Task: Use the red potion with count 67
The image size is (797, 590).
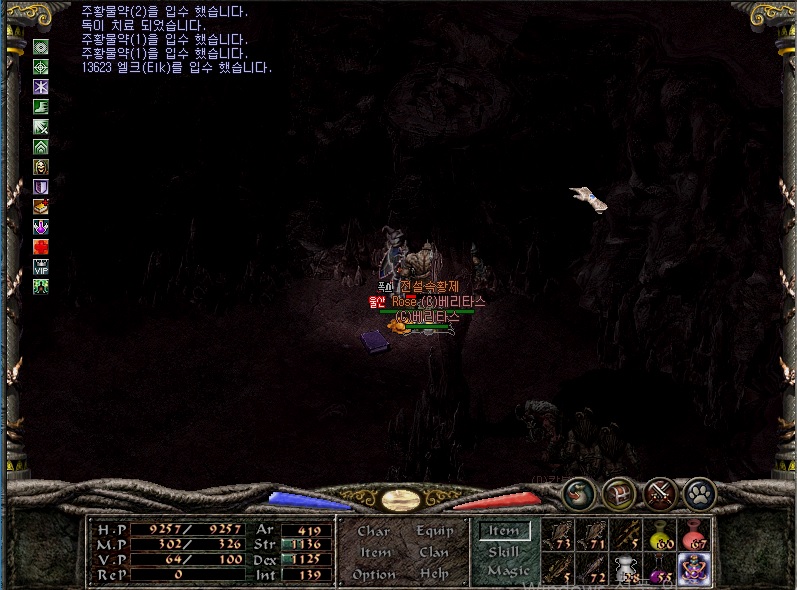Action: (692, 535)
